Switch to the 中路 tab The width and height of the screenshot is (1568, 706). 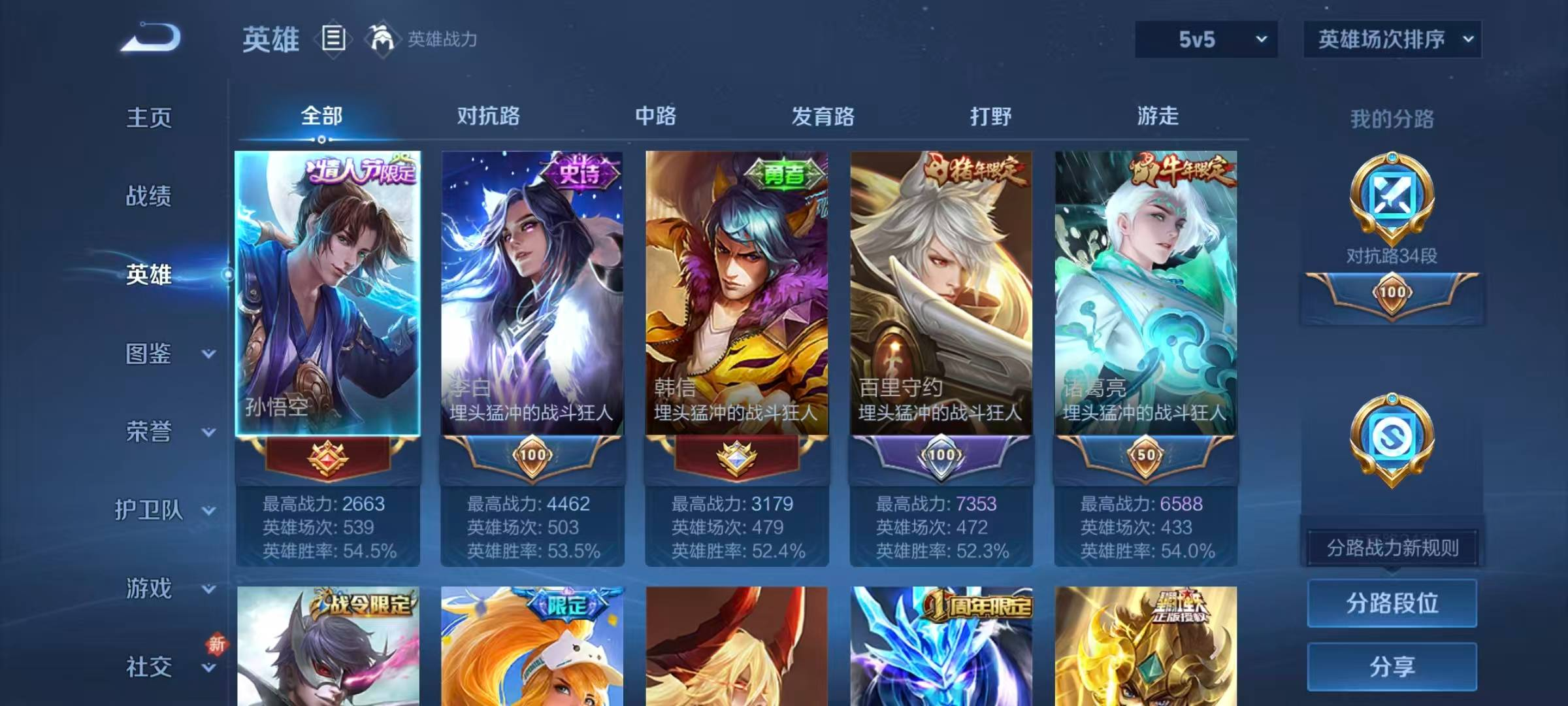pos(655,118)
